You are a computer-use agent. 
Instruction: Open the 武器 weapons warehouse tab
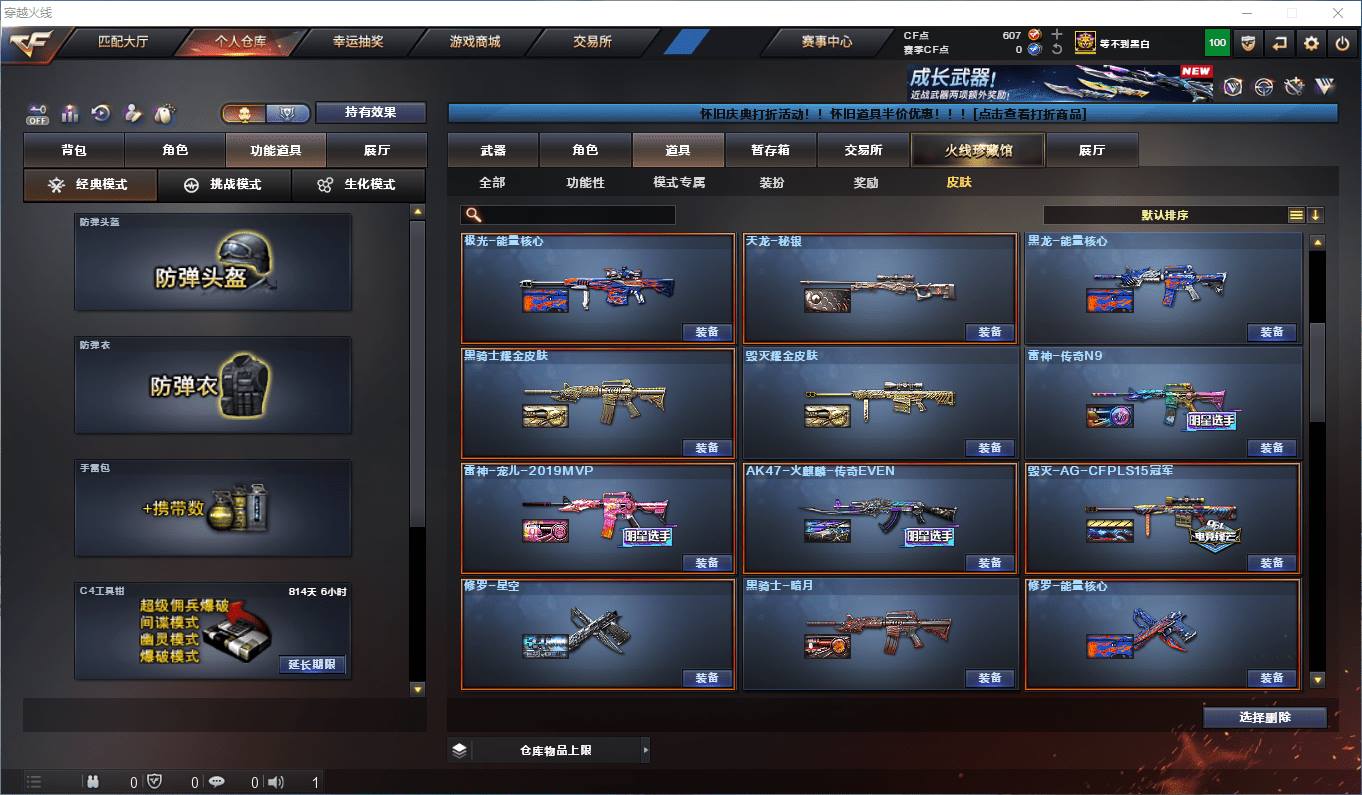click(x=493, y=150)
